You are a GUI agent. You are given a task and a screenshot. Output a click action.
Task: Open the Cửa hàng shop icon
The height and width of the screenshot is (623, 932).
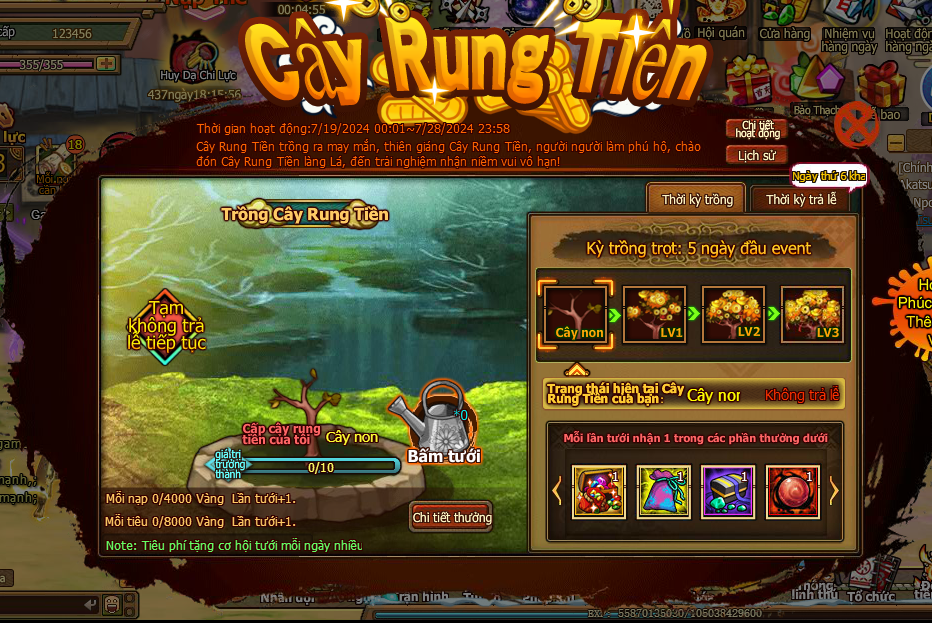tap(784, 20)
